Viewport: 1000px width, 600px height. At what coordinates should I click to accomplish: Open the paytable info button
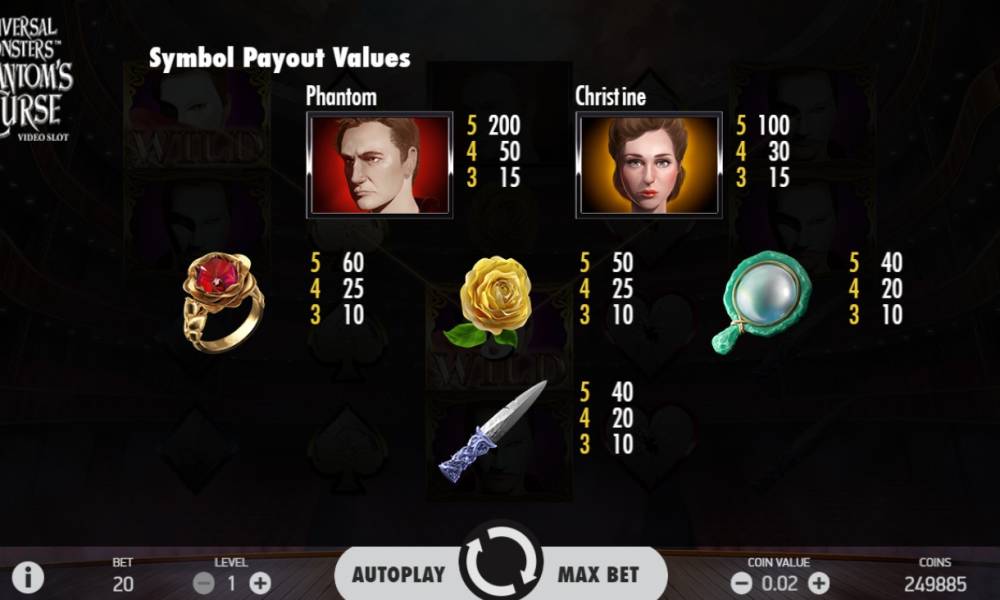[28, 577]
